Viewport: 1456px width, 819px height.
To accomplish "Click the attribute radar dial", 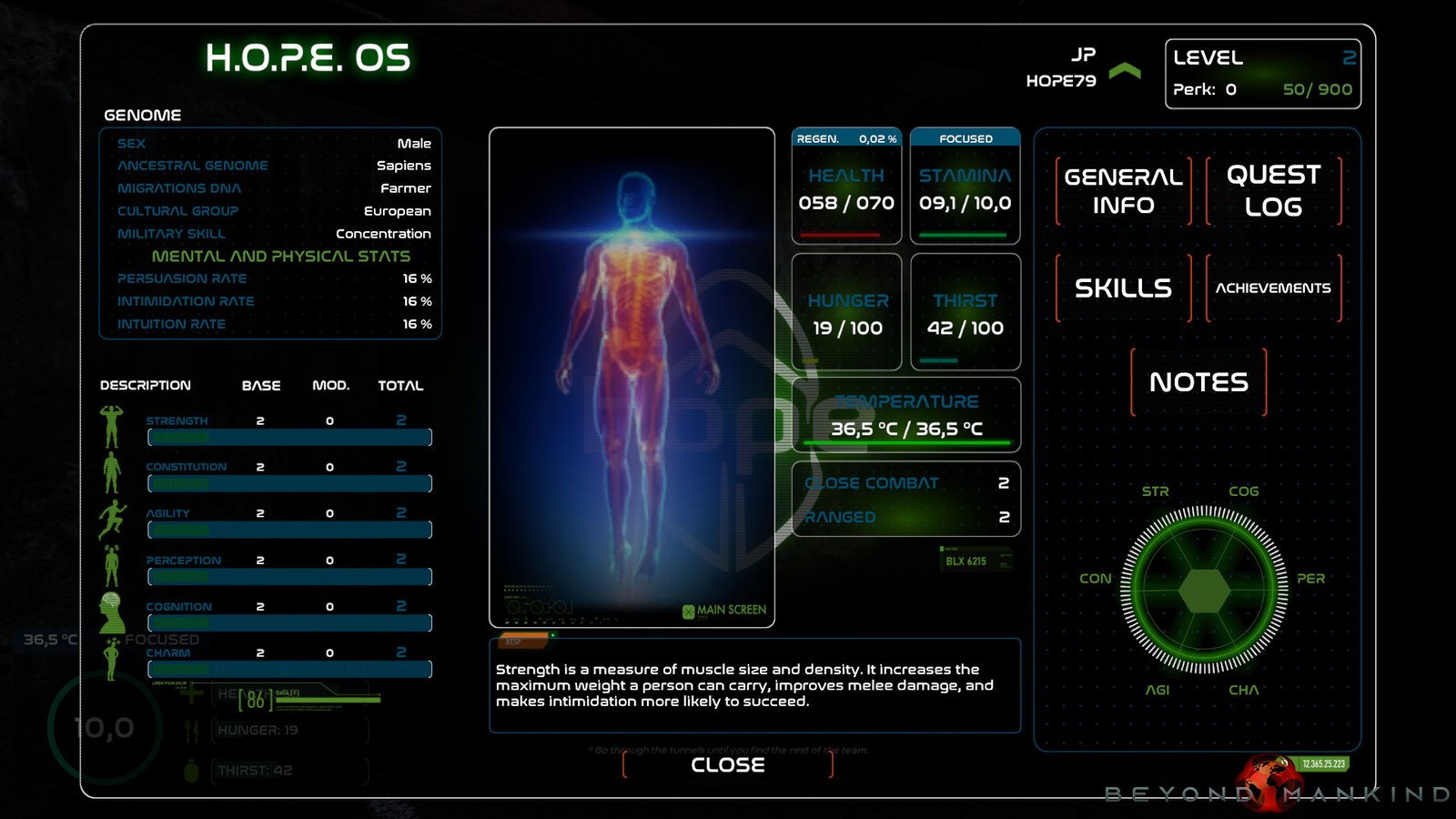I will (1204, 590).
